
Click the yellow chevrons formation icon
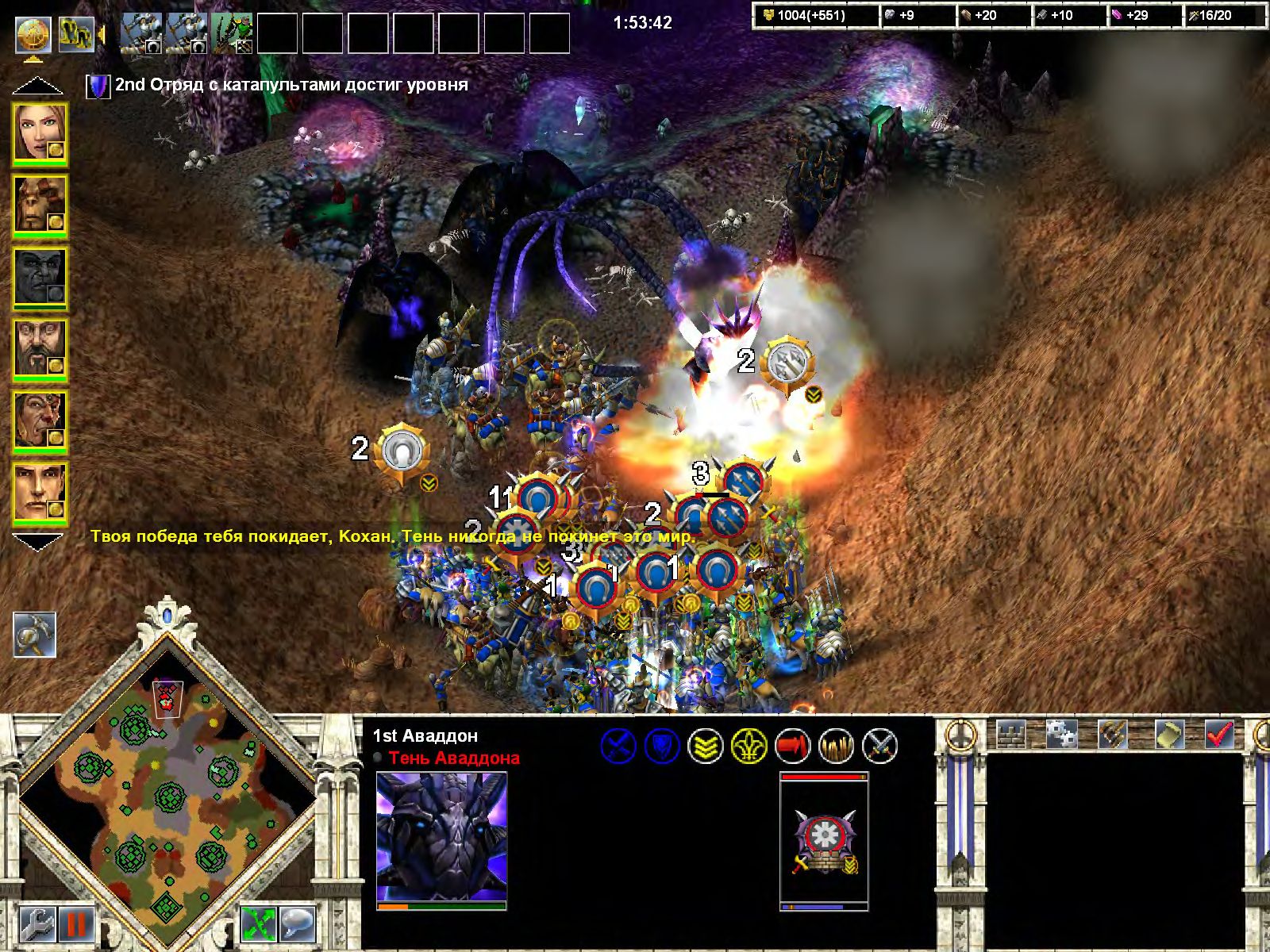tap(704, 747)
